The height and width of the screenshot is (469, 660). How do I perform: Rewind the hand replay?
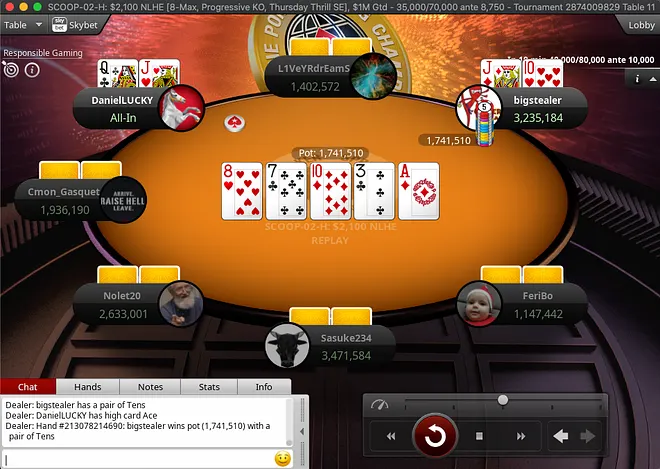(391, 436)
